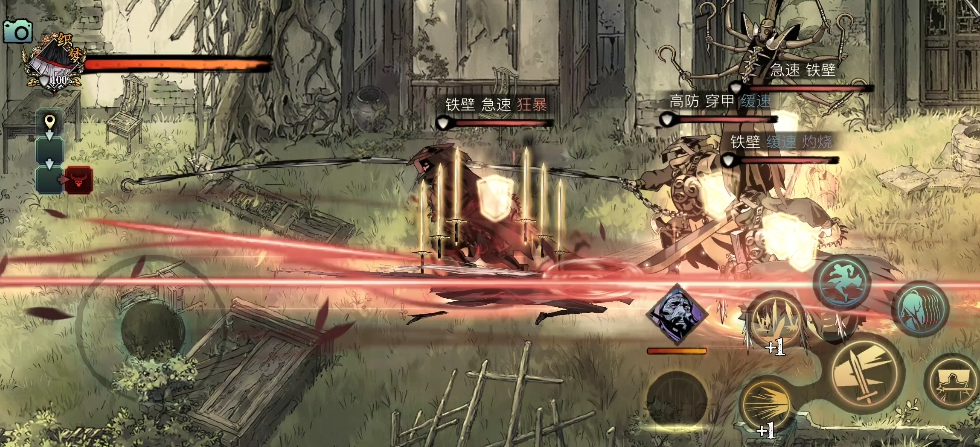Image resolution: width=980 pixels, height=447 pixels.
Task: Activate the figure-over-slab skill button
Action: point(951,383)
